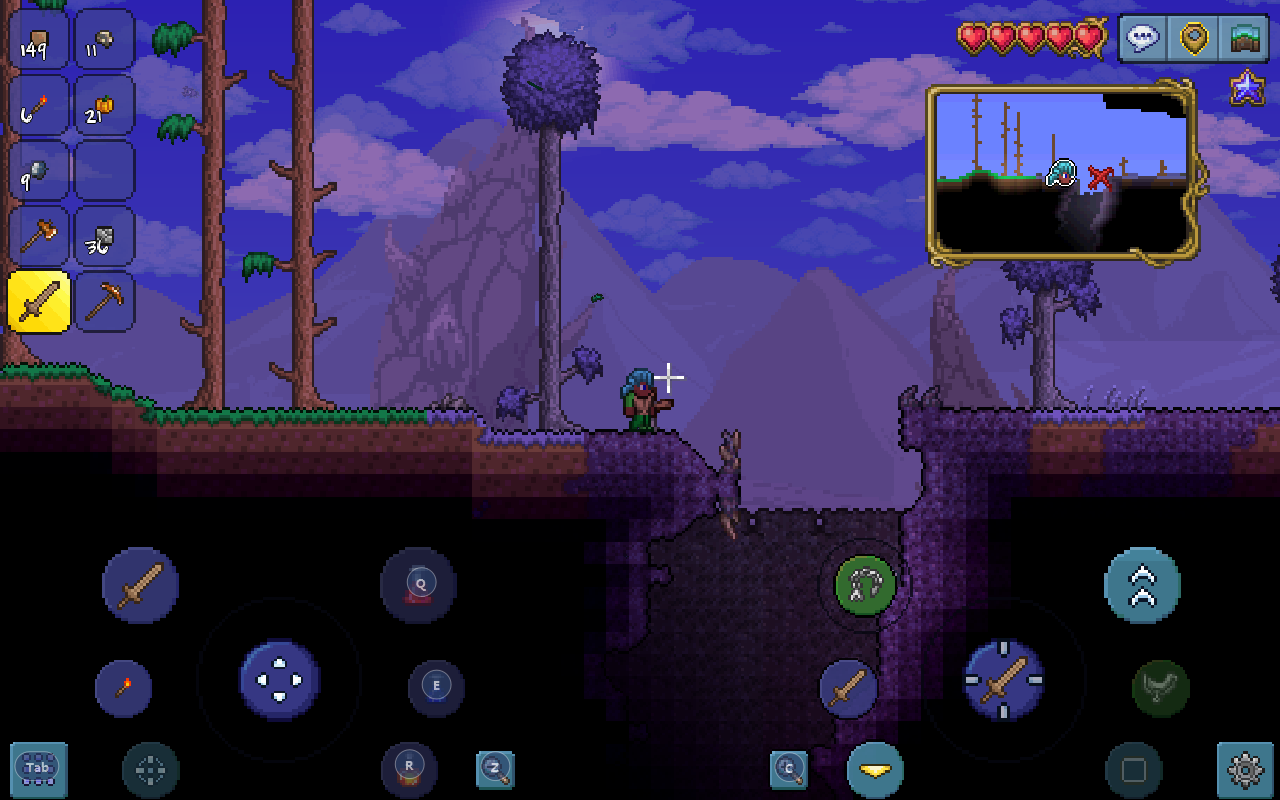Image resolution: width=1280 pixels, height=800 pixels.
Task: Select the stone block stack of 36
Action: click(x=104, y=236)
